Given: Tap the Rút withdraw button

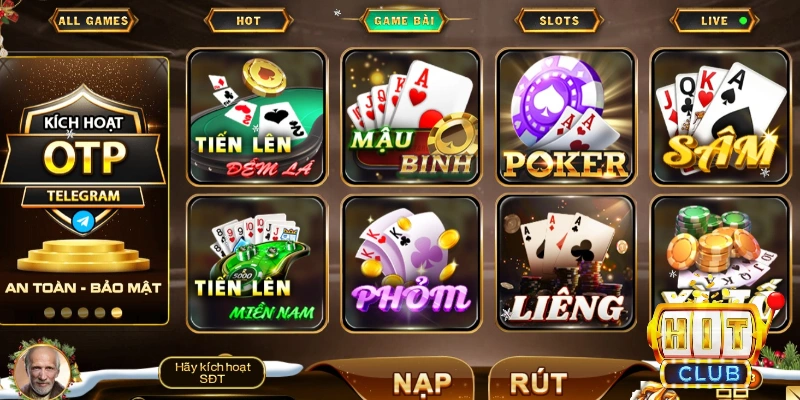Looking at the screenshot, I should click(x=538, y=382).
